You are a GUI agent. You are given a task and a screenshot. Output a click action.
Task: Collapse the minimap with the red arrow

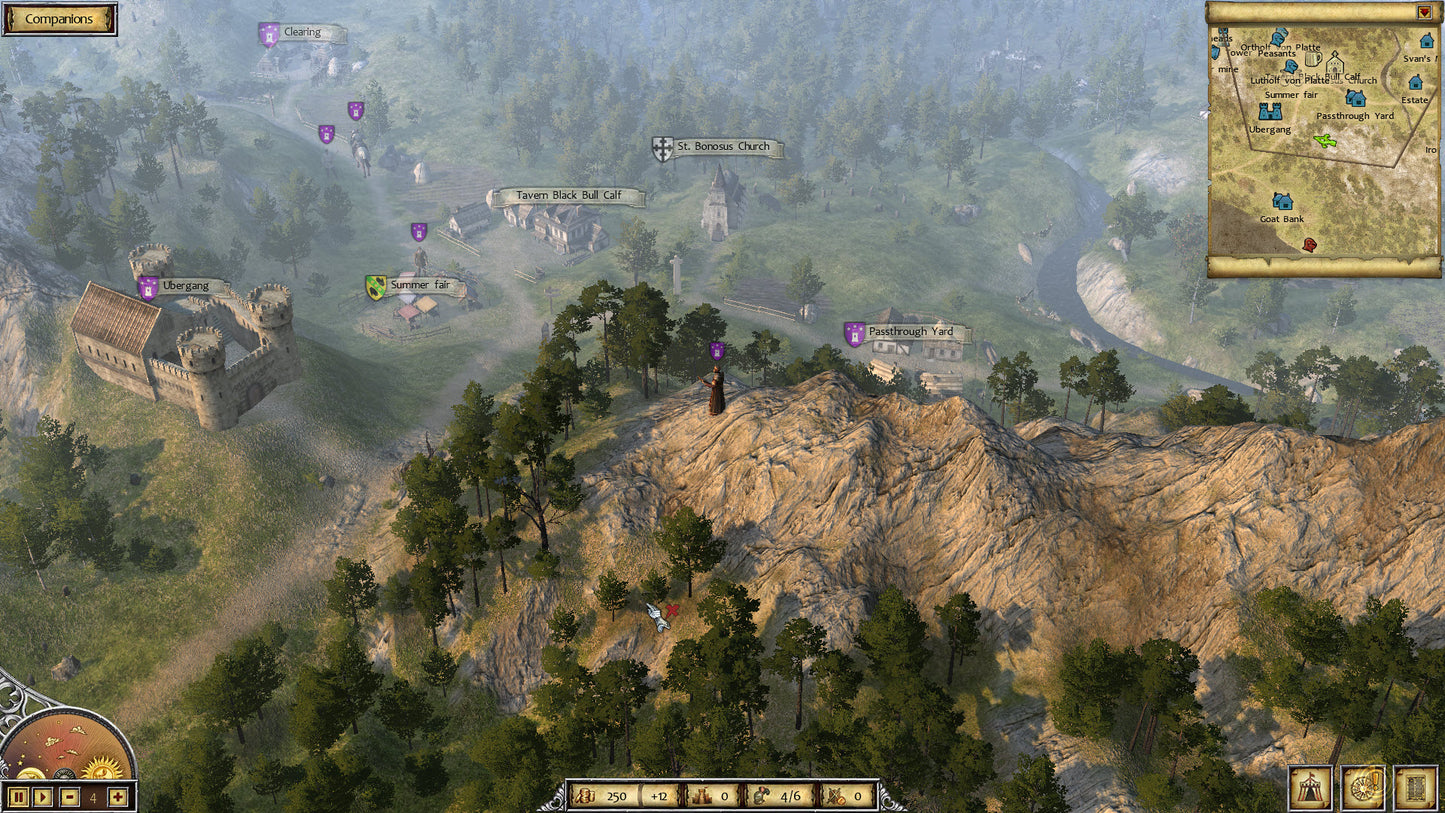[1424, 12]
